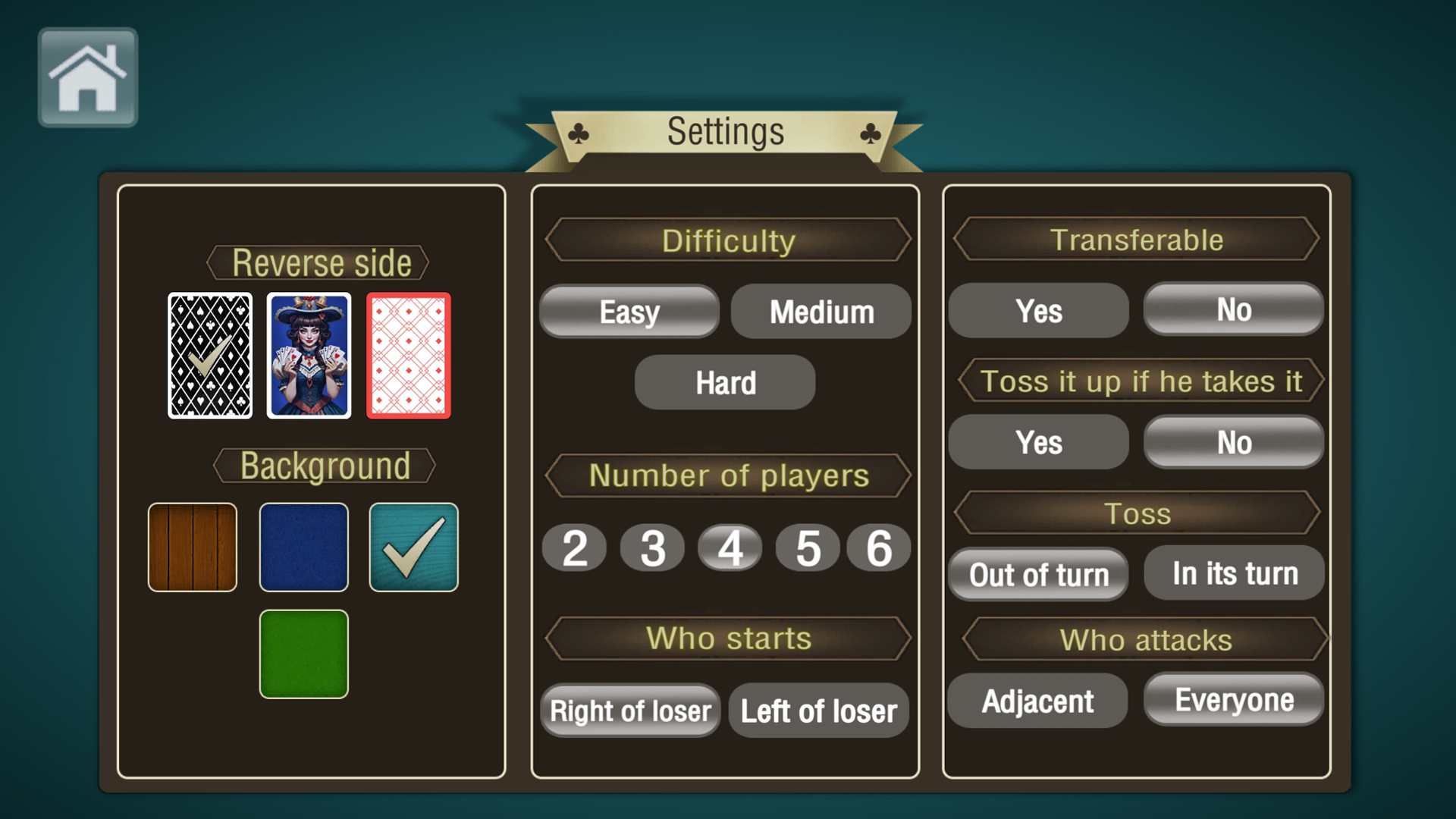1456x819 pixels.
Task: Set number of players to 6
Action: (879, 547)
